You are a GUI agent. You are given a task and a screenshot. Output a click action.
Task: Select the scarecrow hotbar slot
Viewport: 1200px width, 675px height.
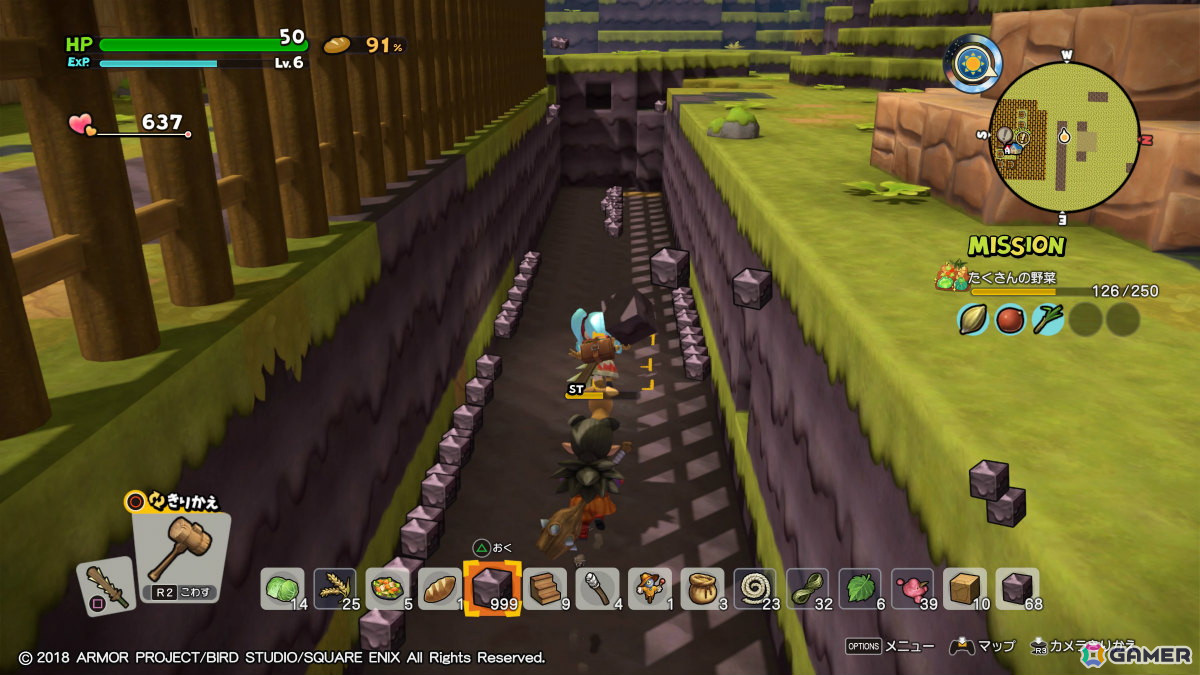(x=650, y=588)
